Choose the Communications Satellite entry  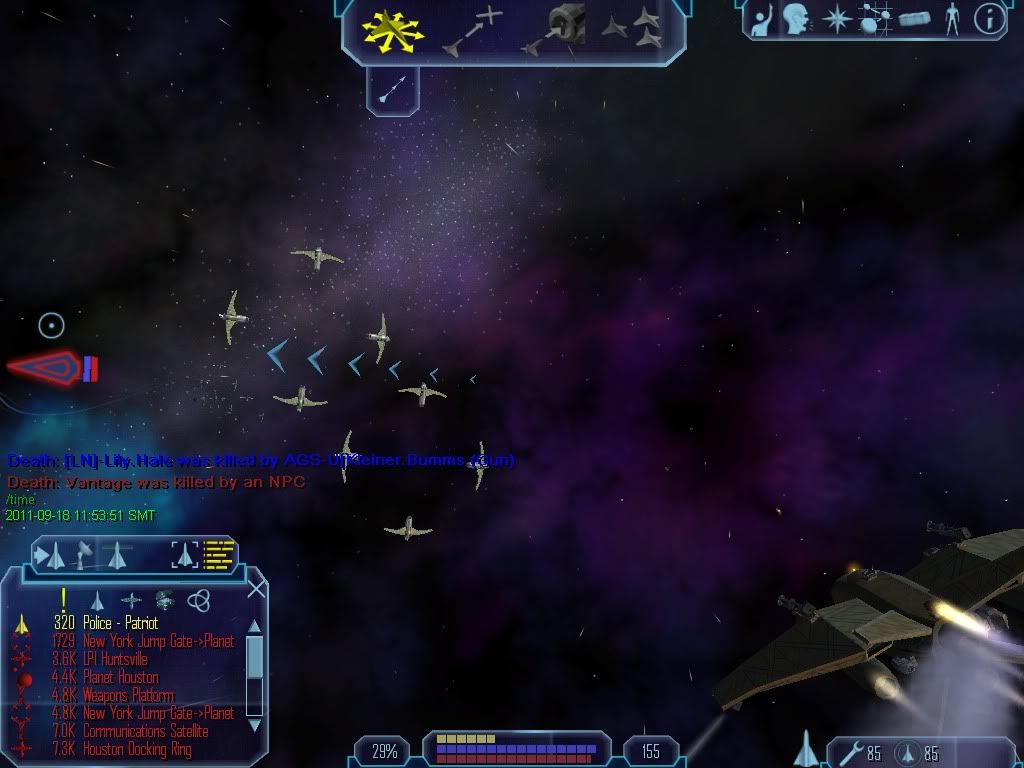[145, 731]
